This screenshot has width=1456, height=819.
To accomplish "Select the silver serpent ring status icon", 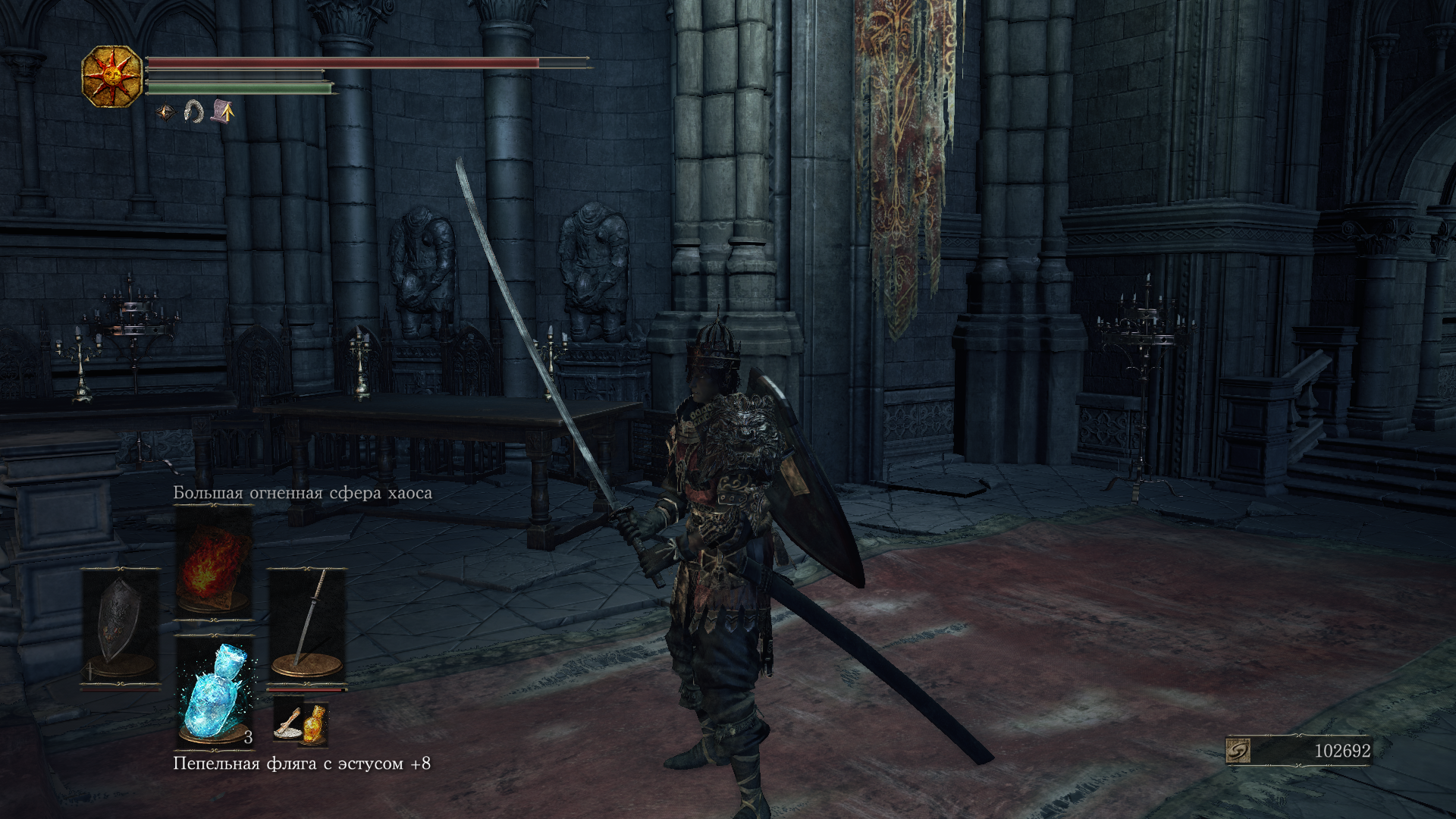I will [x=194, y=112].
